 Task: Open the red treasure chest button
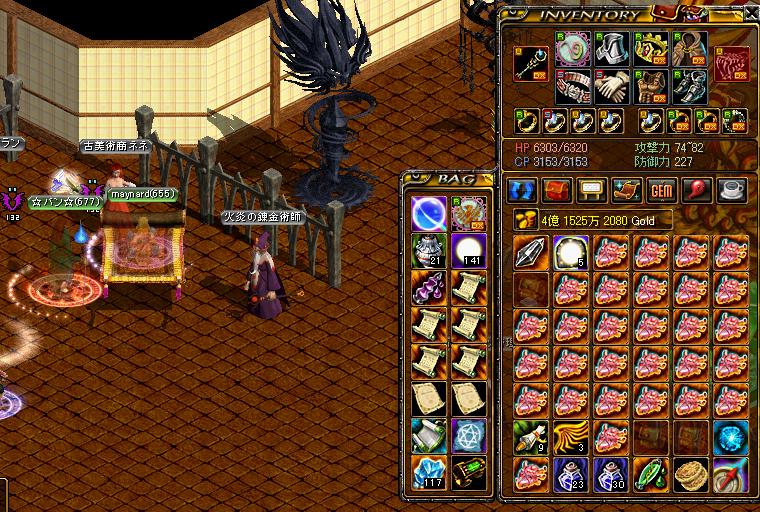tap(555, 190)
